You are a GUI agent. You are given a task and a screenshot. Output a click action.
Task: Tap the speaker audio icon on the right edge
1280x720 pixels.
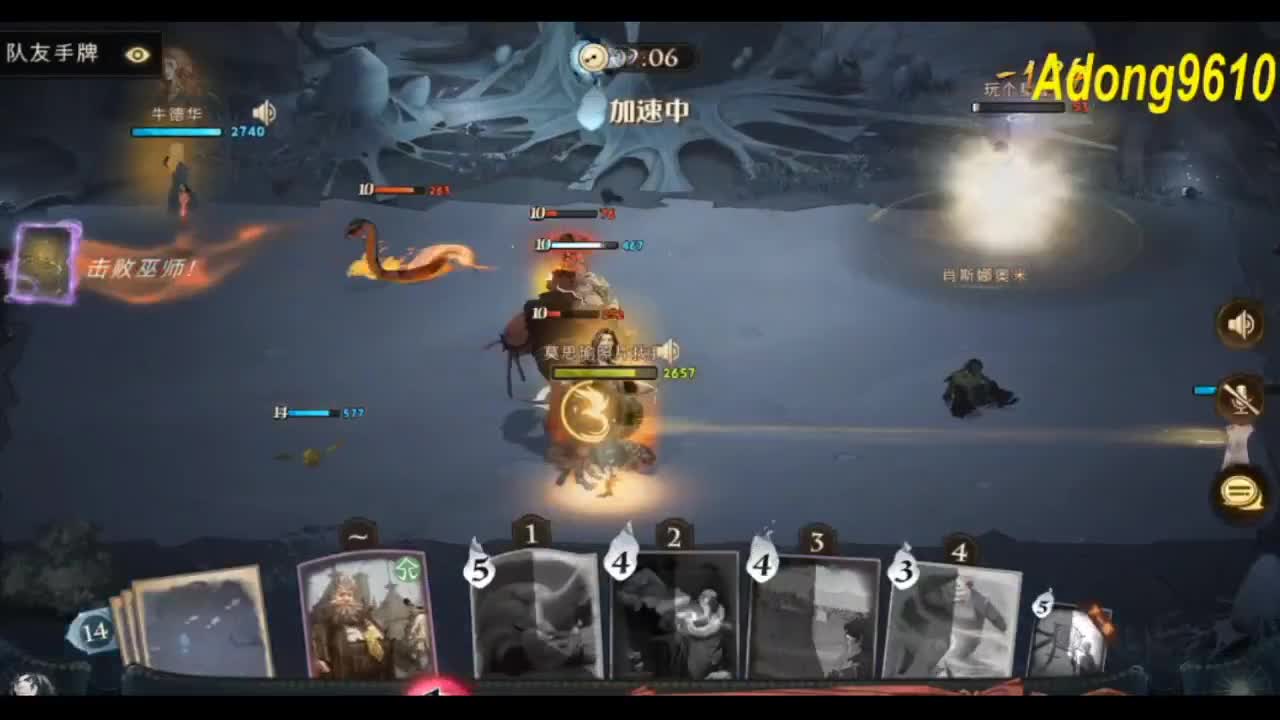point(1239,324)
